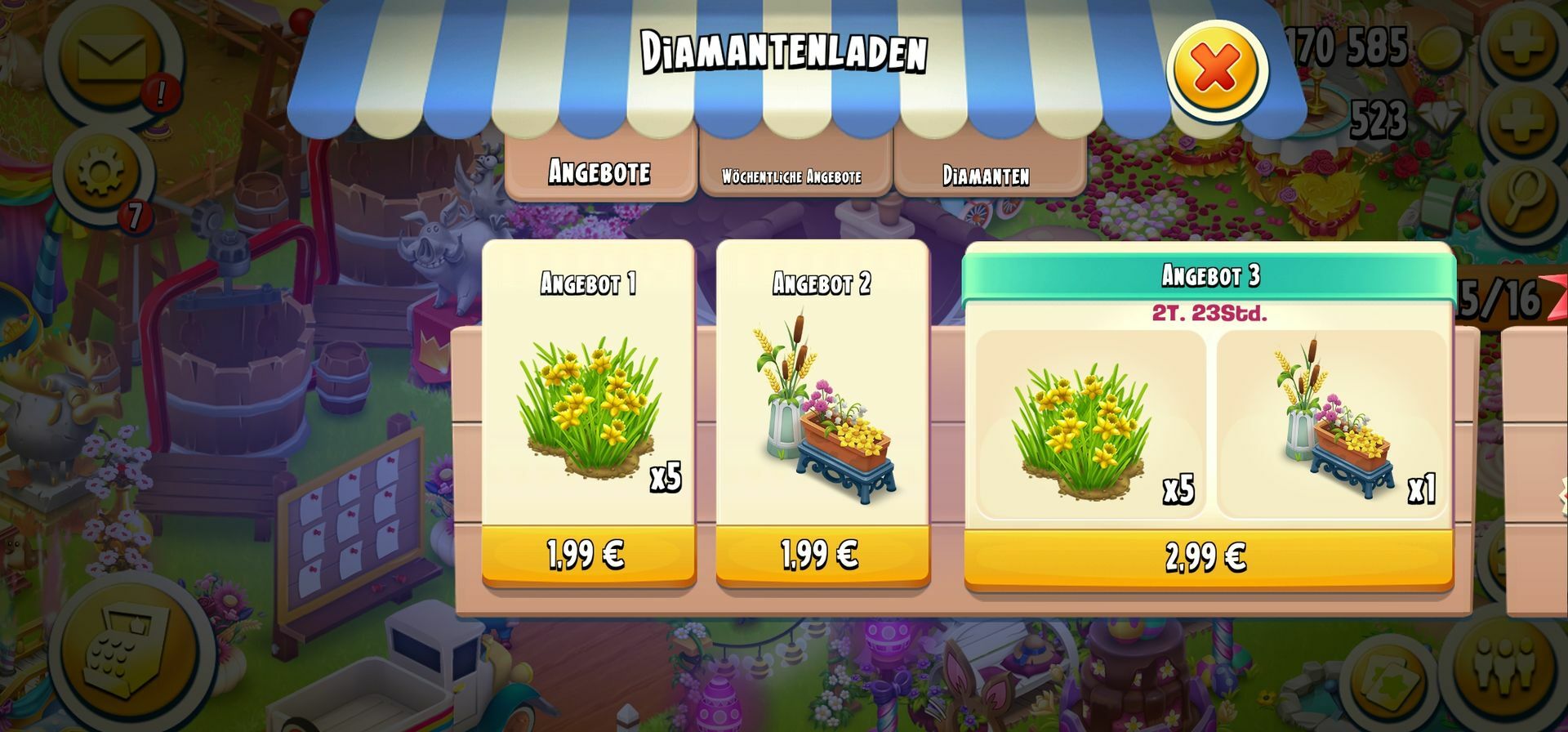Add more diamonds with the plus button
1568x732 pixels.
pos(1522,121)
